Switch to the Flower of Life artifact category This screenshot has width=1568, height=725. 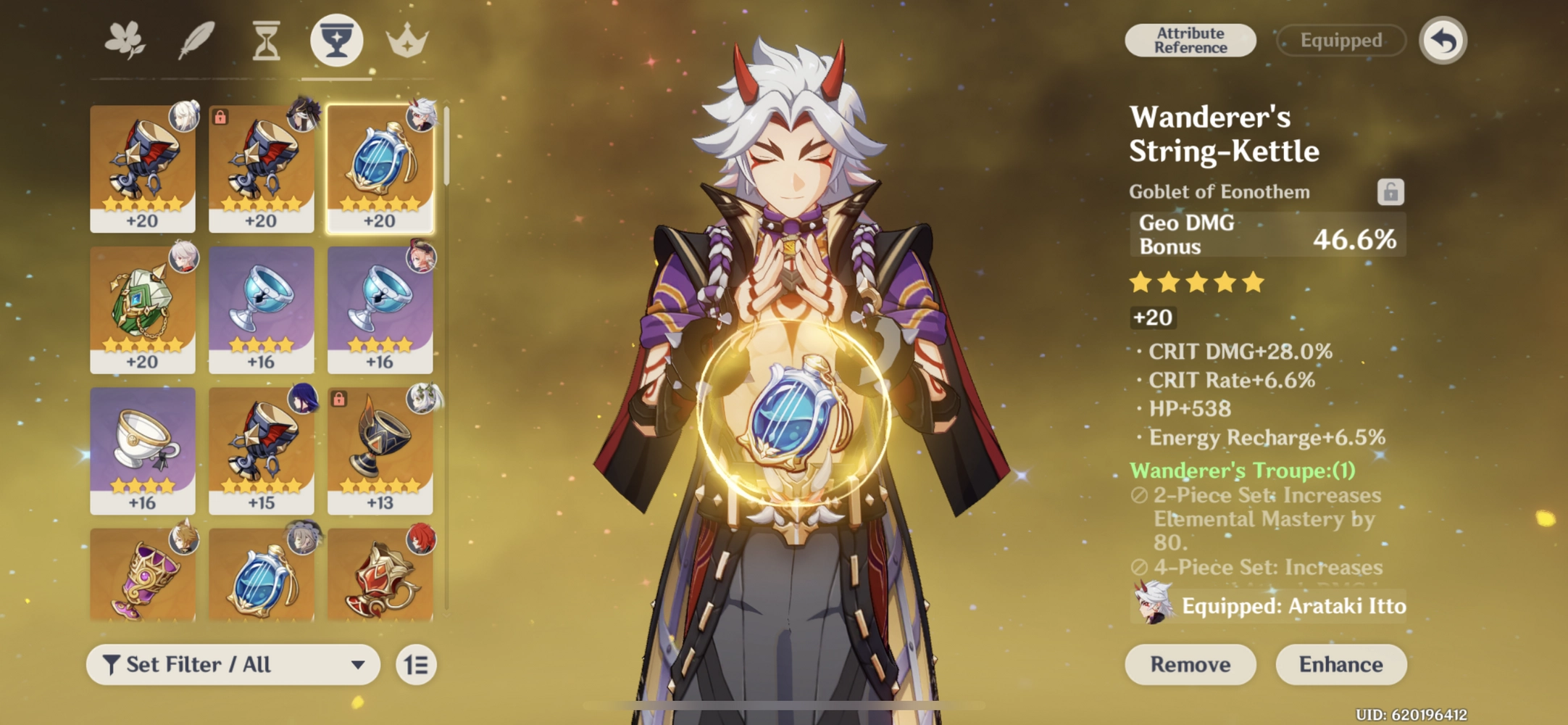[x=125, y=40]
